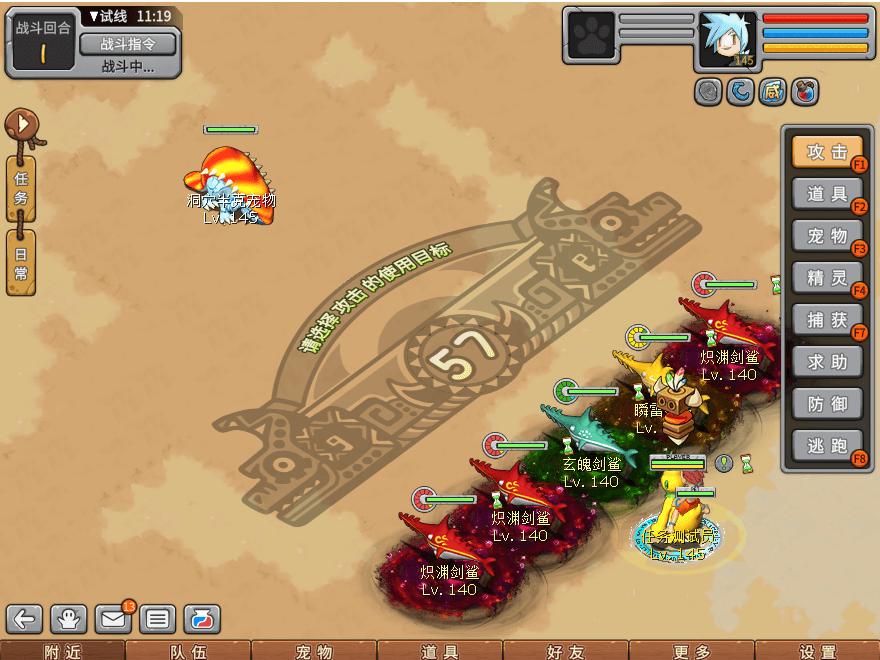This screenshot has width=880, height=660.
Task: Open the mail envelope with 13 badge
Action: [x=113, y=620]
